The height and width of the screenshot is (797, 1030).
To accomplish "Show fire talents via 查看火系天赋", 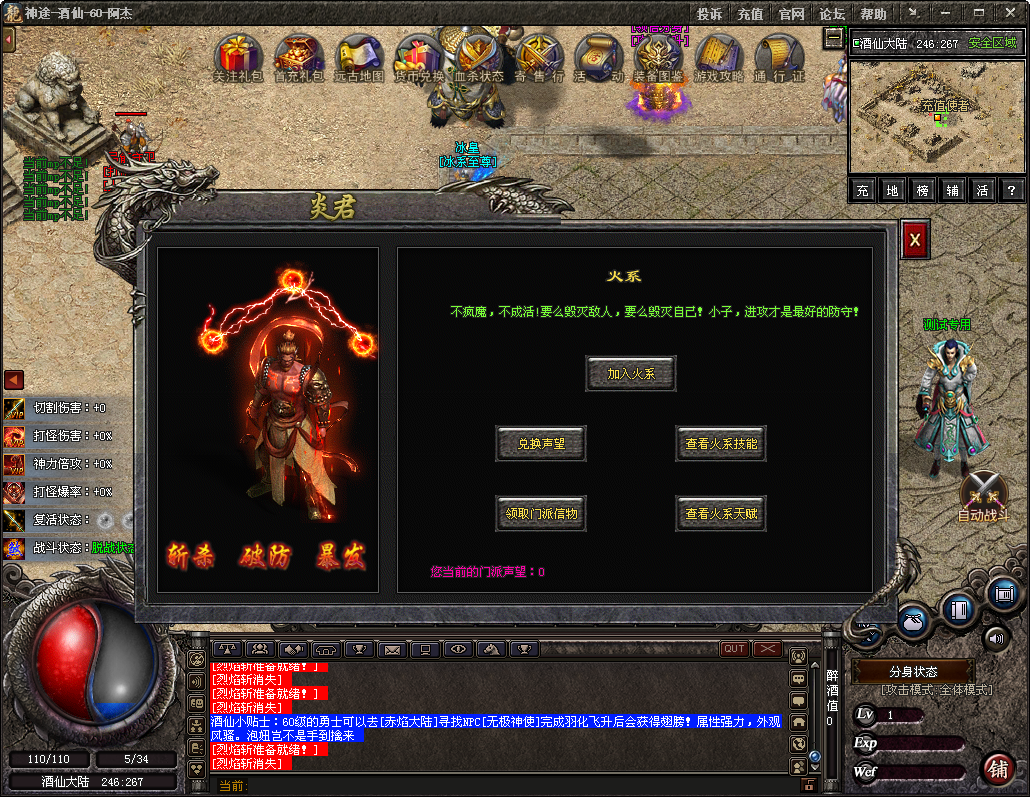I will point(721,514).
